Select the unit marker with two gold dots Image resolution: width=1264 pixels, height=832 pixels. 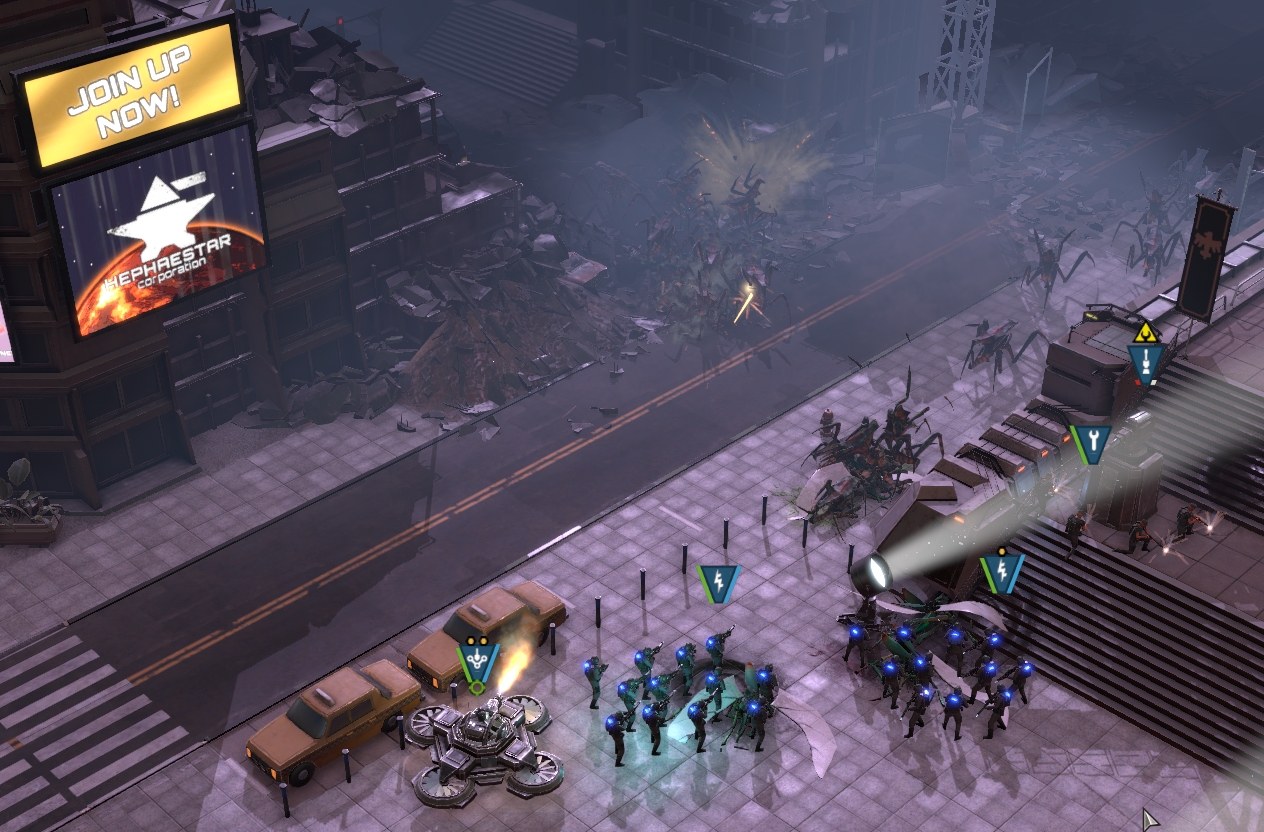coord(477,660)
